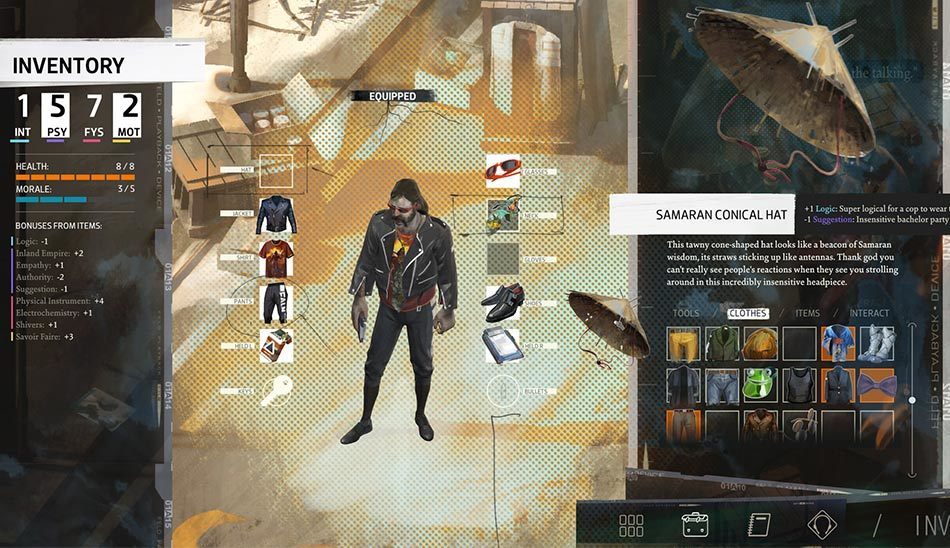The width and height of the screenshot is (950, 548).
Task: Choose the blue ledger in held-right slot
Action: point(503,342)
